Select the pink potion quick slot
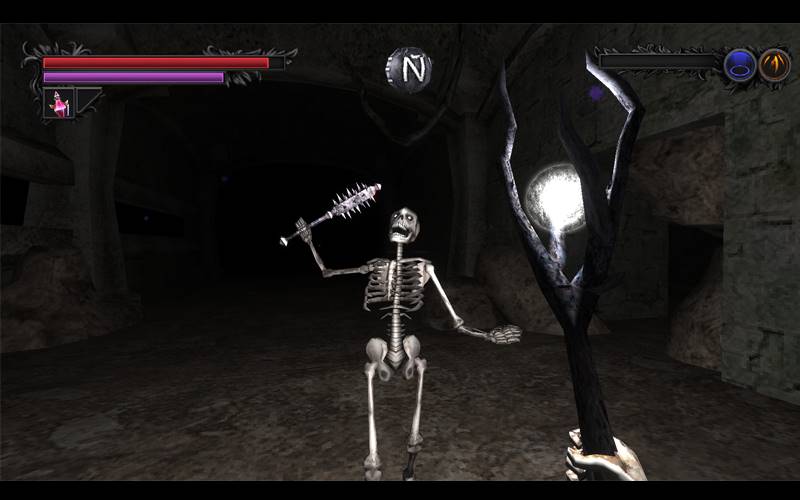 [59, 103]
